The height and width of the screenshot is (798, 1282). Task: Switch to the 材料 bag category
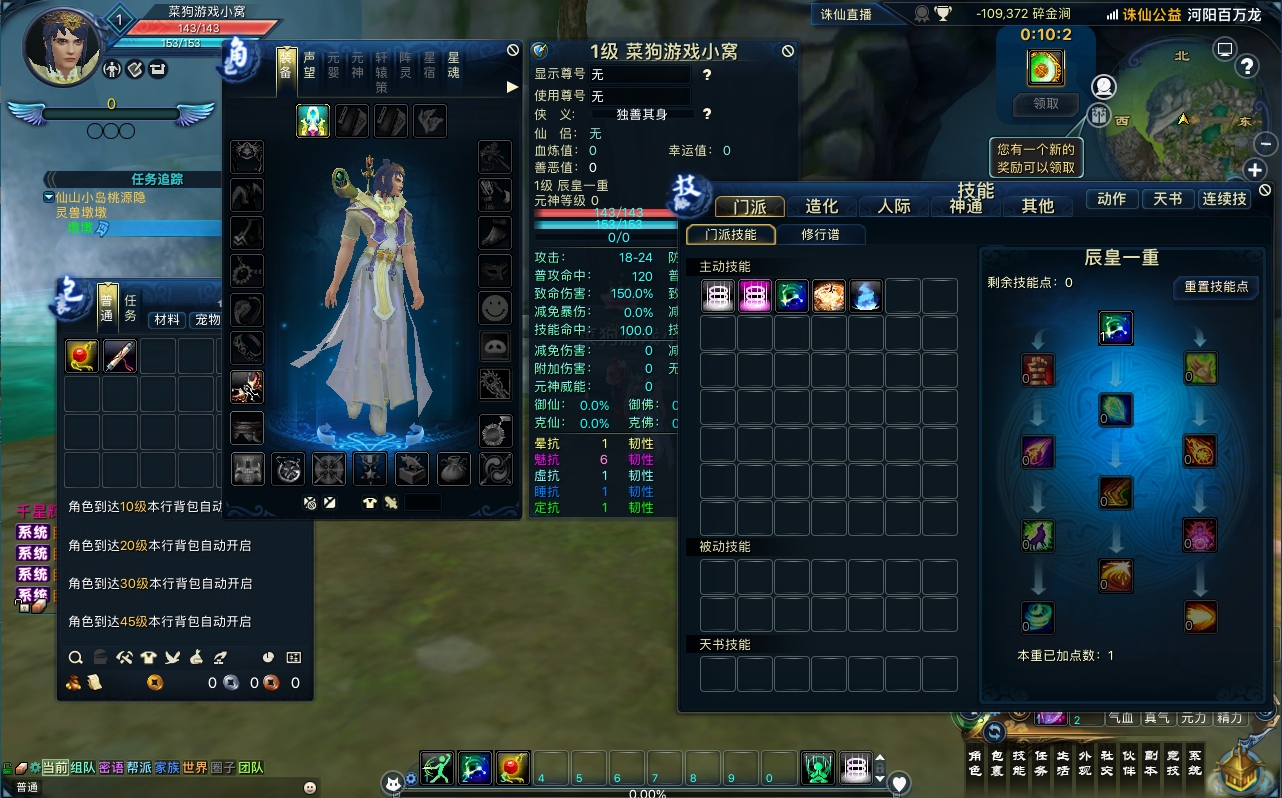pyautogui.click(x=167, y=320)
